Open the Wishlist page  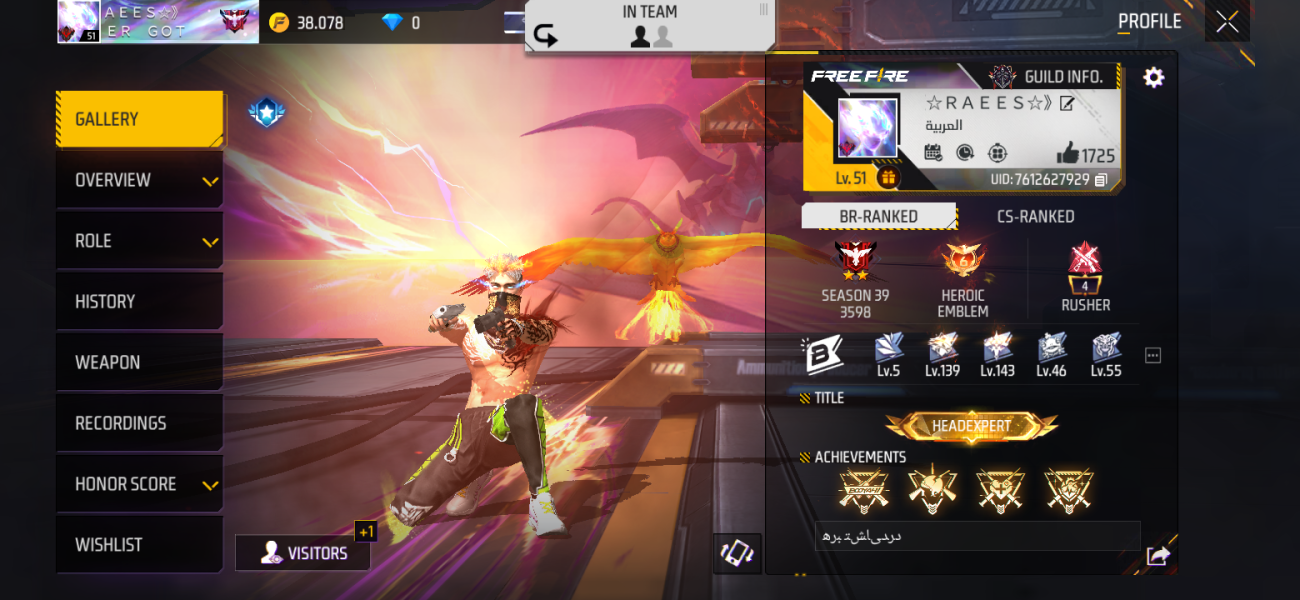[139, 545]
